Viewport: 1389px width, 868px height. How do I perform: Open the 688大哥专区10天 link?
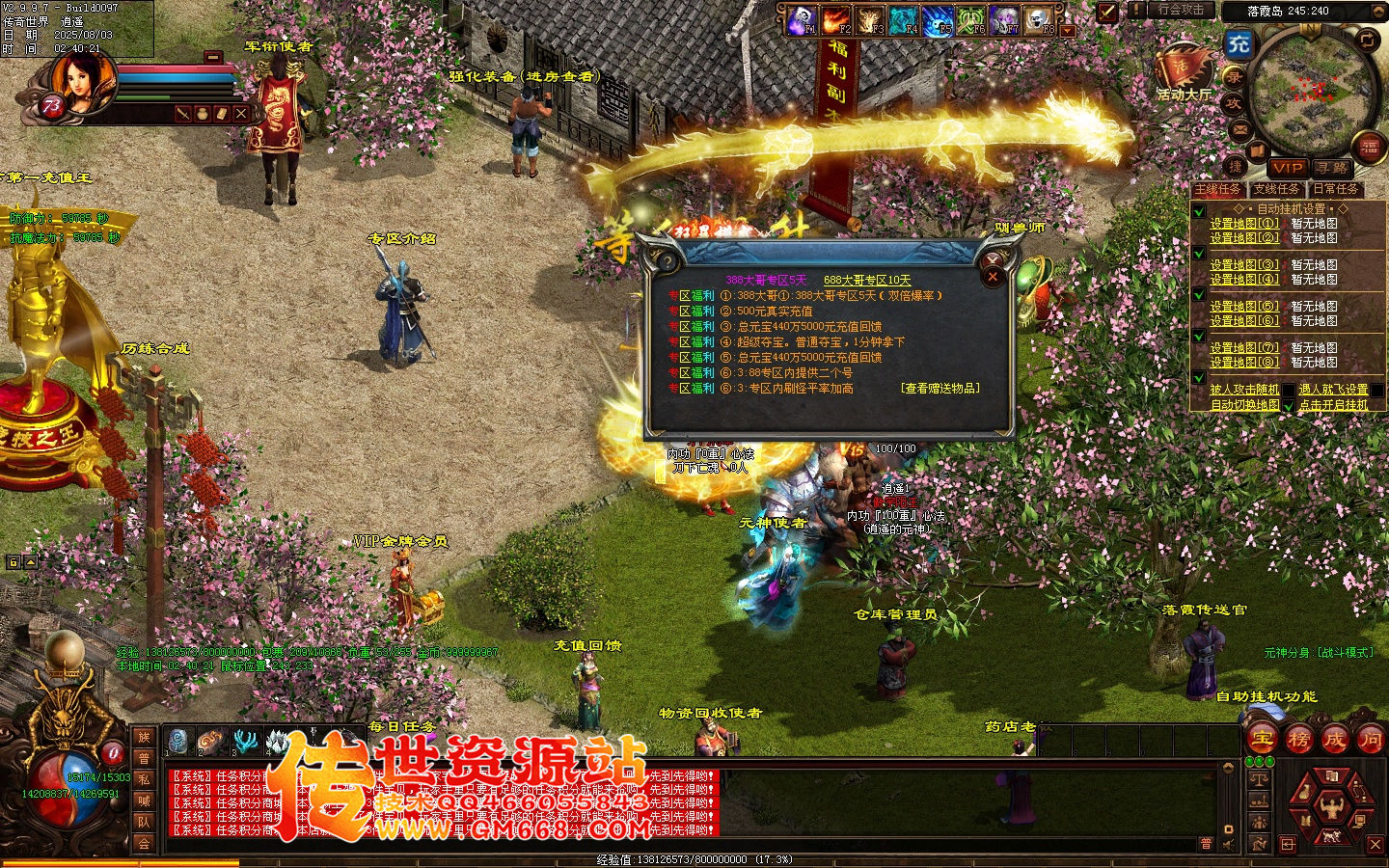coord(866,281)
